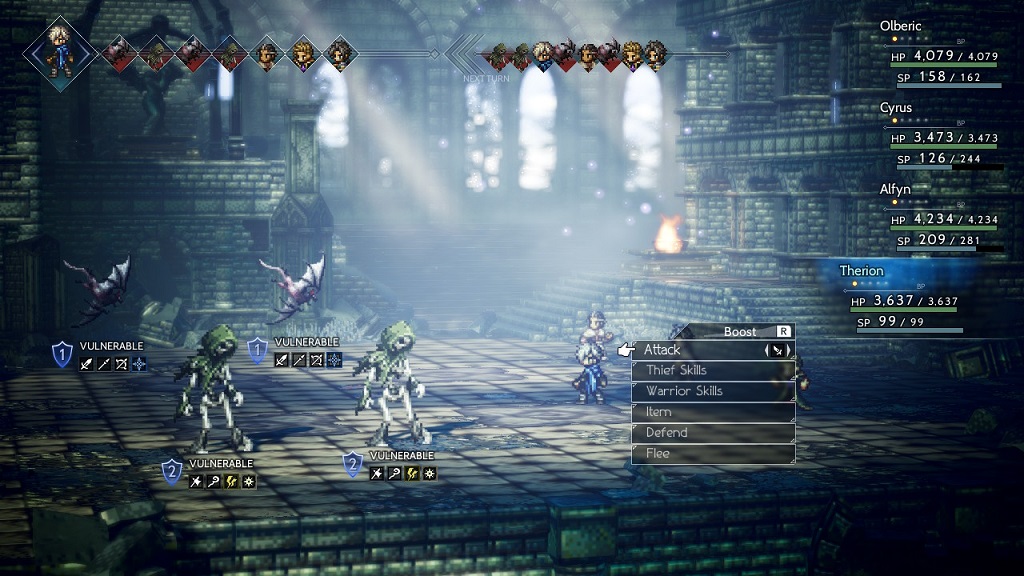Toggle the weapon swap arrows on Attack
This screenshot has width=1024, height=576.
pos(777,350)
